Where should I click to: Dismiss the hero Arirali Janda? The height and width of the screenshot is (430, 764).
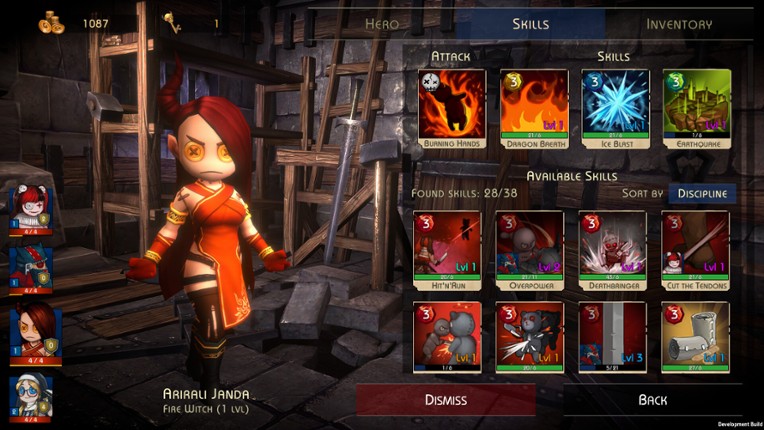point(445,400)
